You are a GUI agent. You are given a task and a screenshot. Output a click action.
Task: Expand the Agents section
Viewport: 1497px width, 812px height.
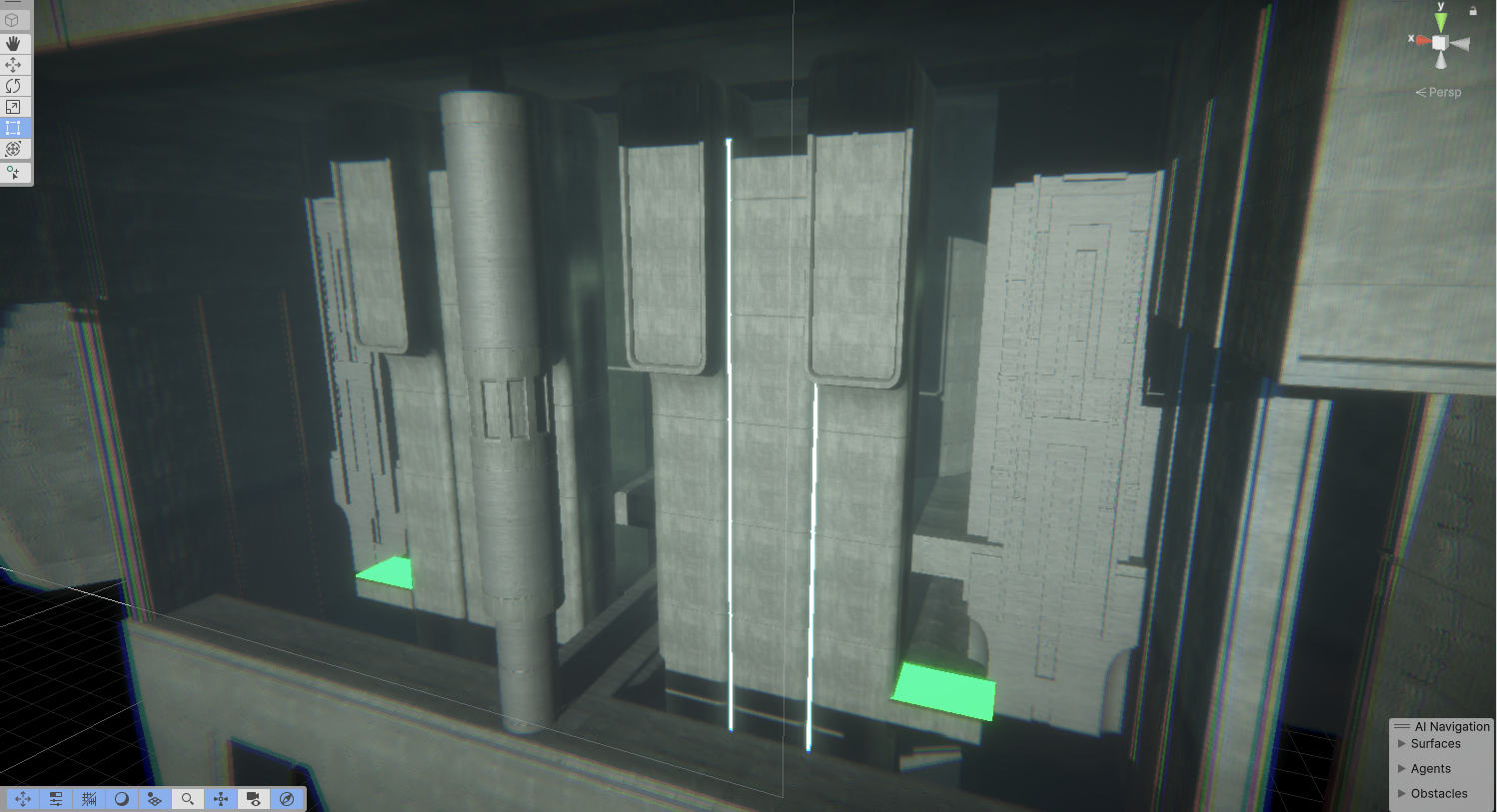pos(1431,768)
